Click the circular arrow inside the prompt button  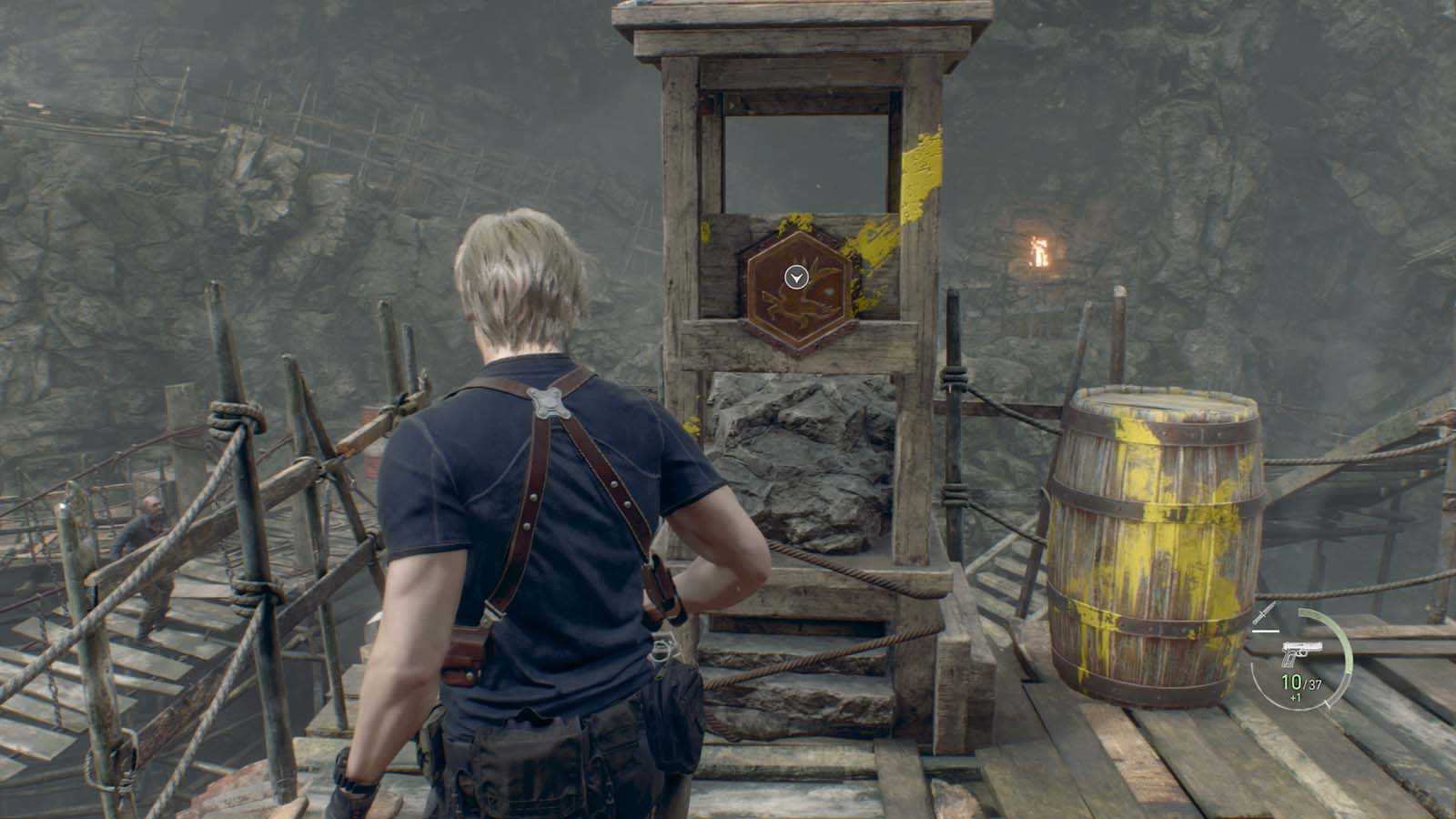[x=794, y=278]
